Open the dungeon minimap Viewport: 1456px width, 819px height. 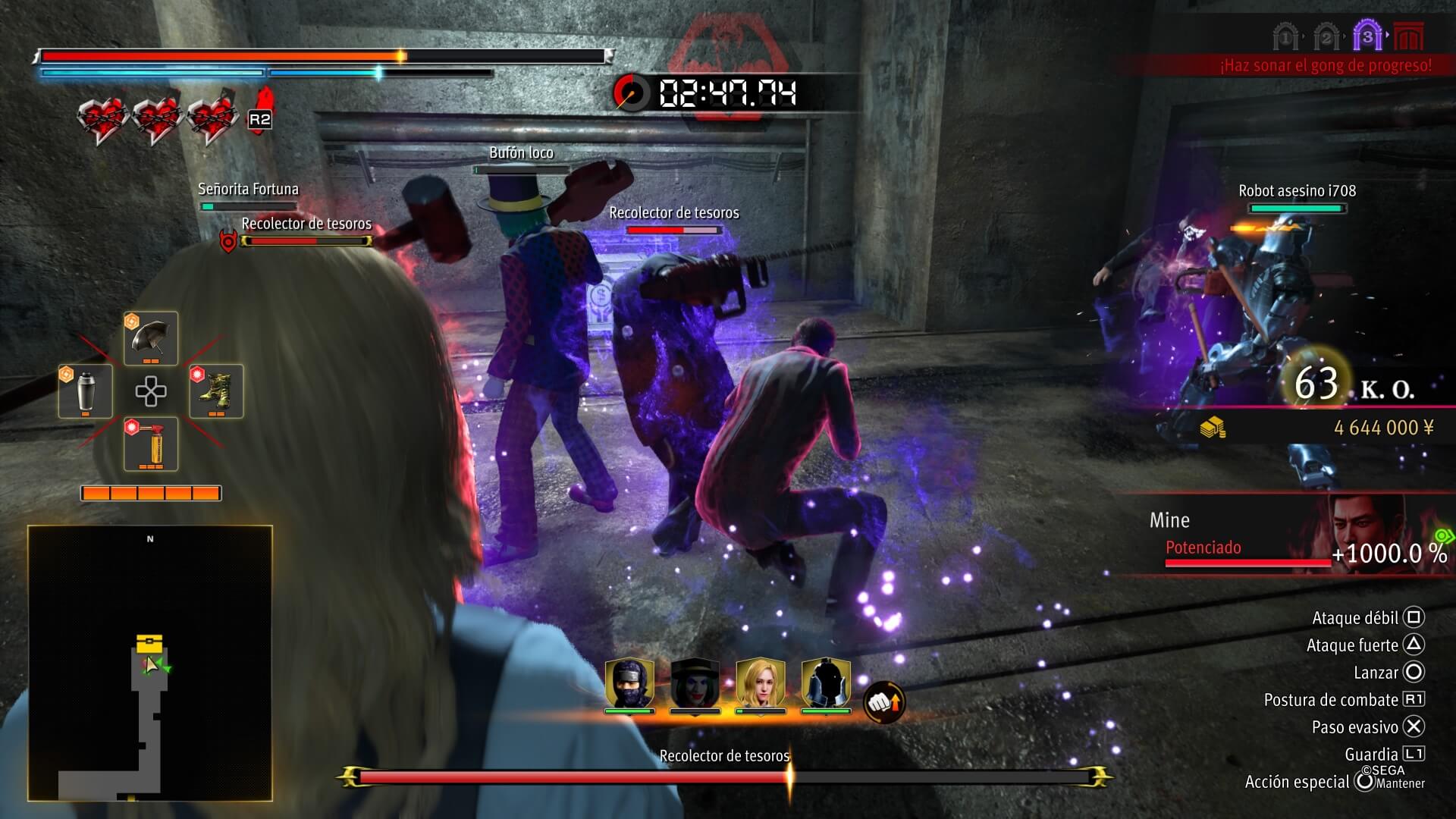150,664
